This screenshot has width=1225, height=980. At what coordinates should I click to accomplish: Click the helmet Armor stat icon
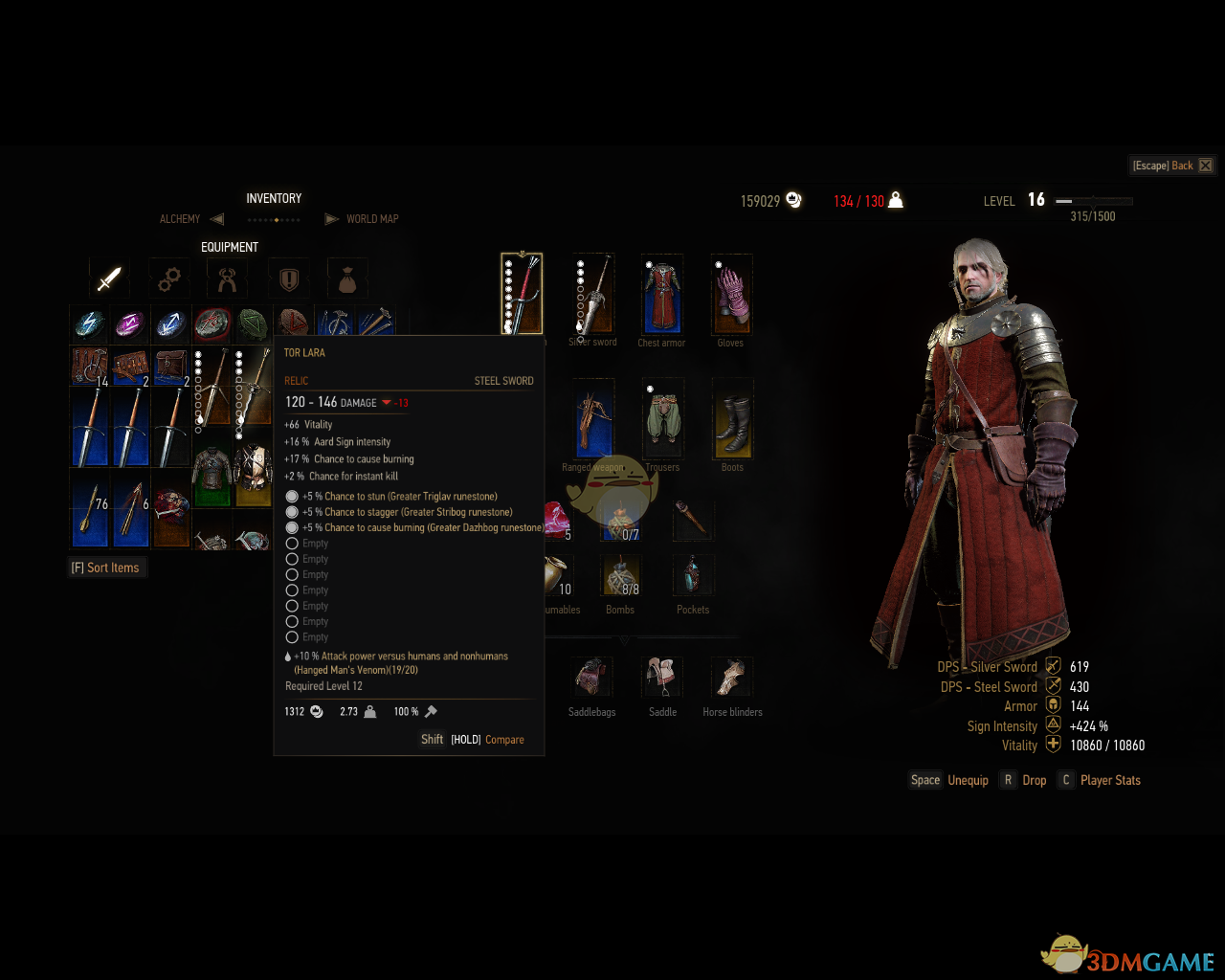coord(1052,705)
